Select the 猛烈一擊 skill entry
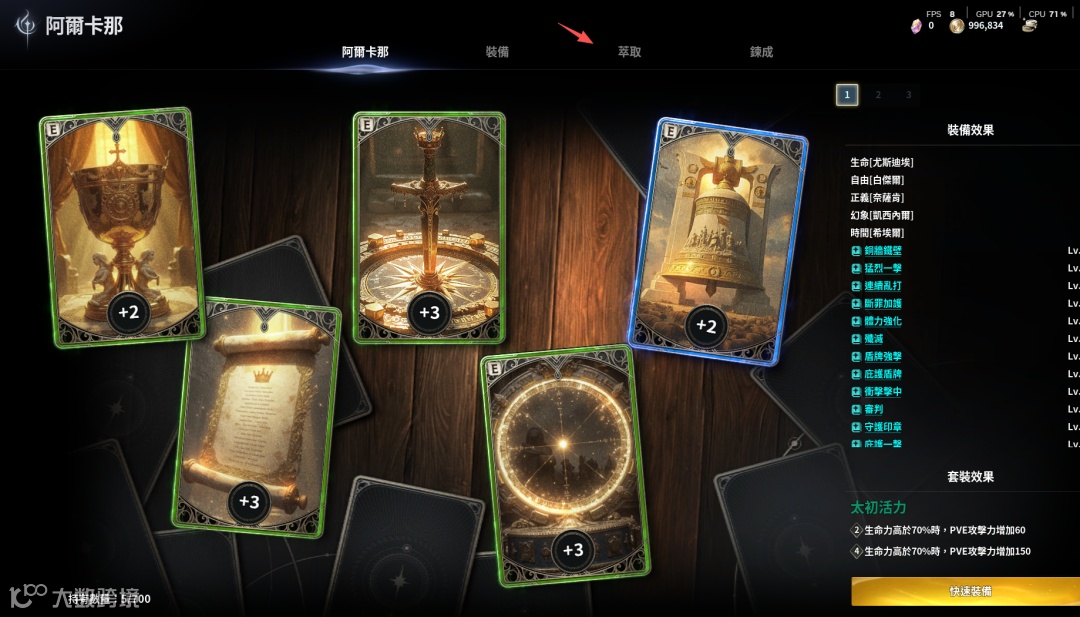This screenshot has width=1080, height=617. click(882, 269)
